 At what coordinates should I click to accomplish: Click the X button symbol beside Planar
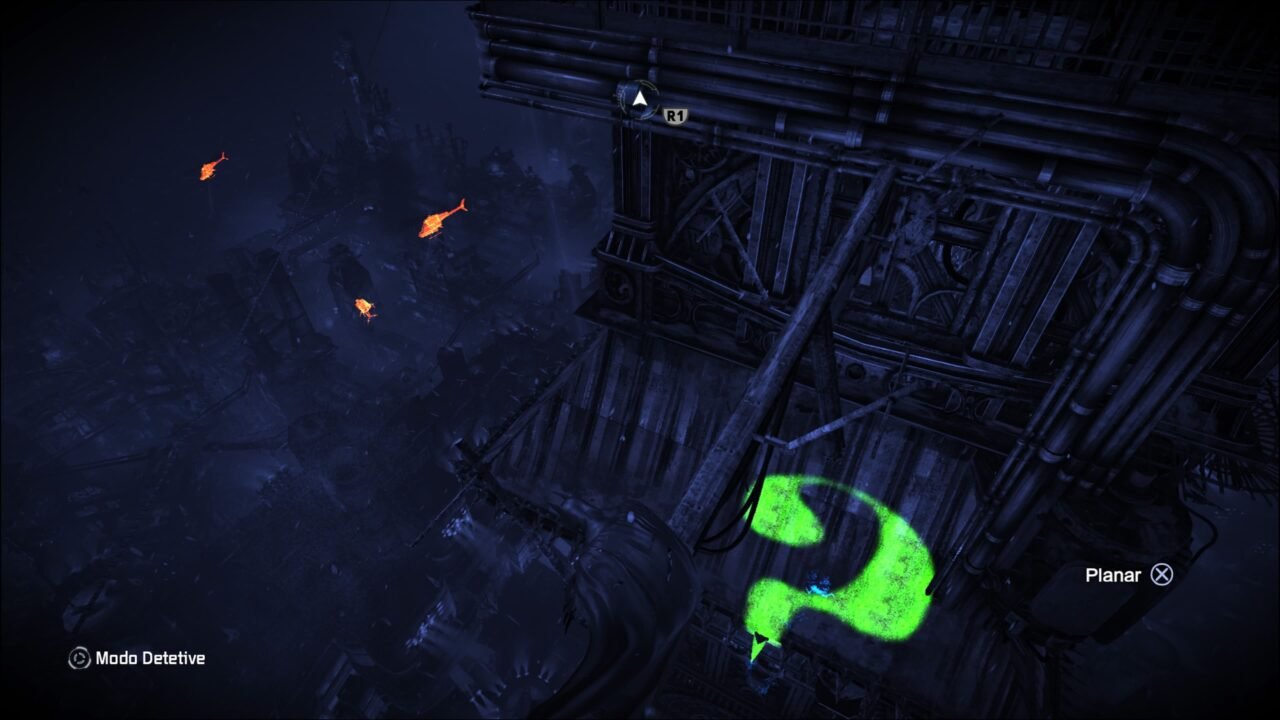click(1161, 575)
